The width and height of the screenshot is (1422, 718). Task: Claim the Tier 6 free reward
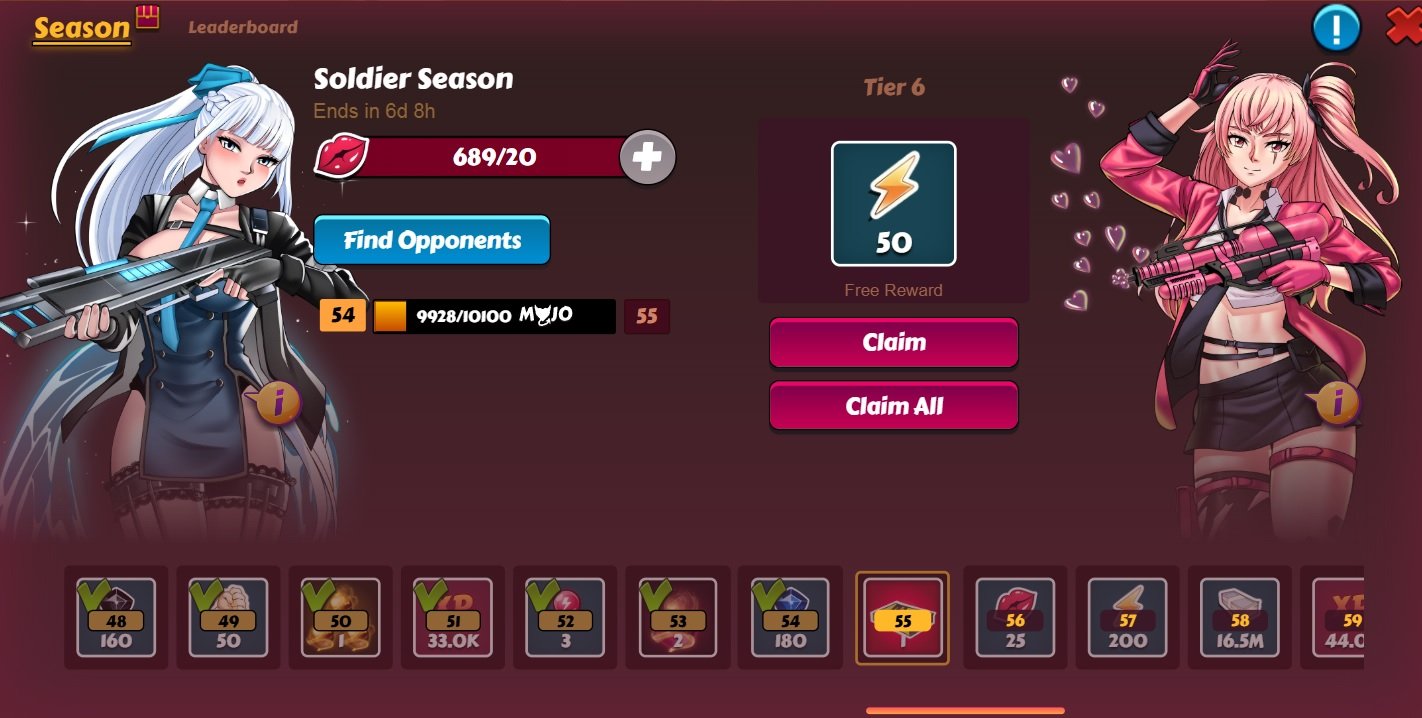pyautogui.click(x=893, y=343)
